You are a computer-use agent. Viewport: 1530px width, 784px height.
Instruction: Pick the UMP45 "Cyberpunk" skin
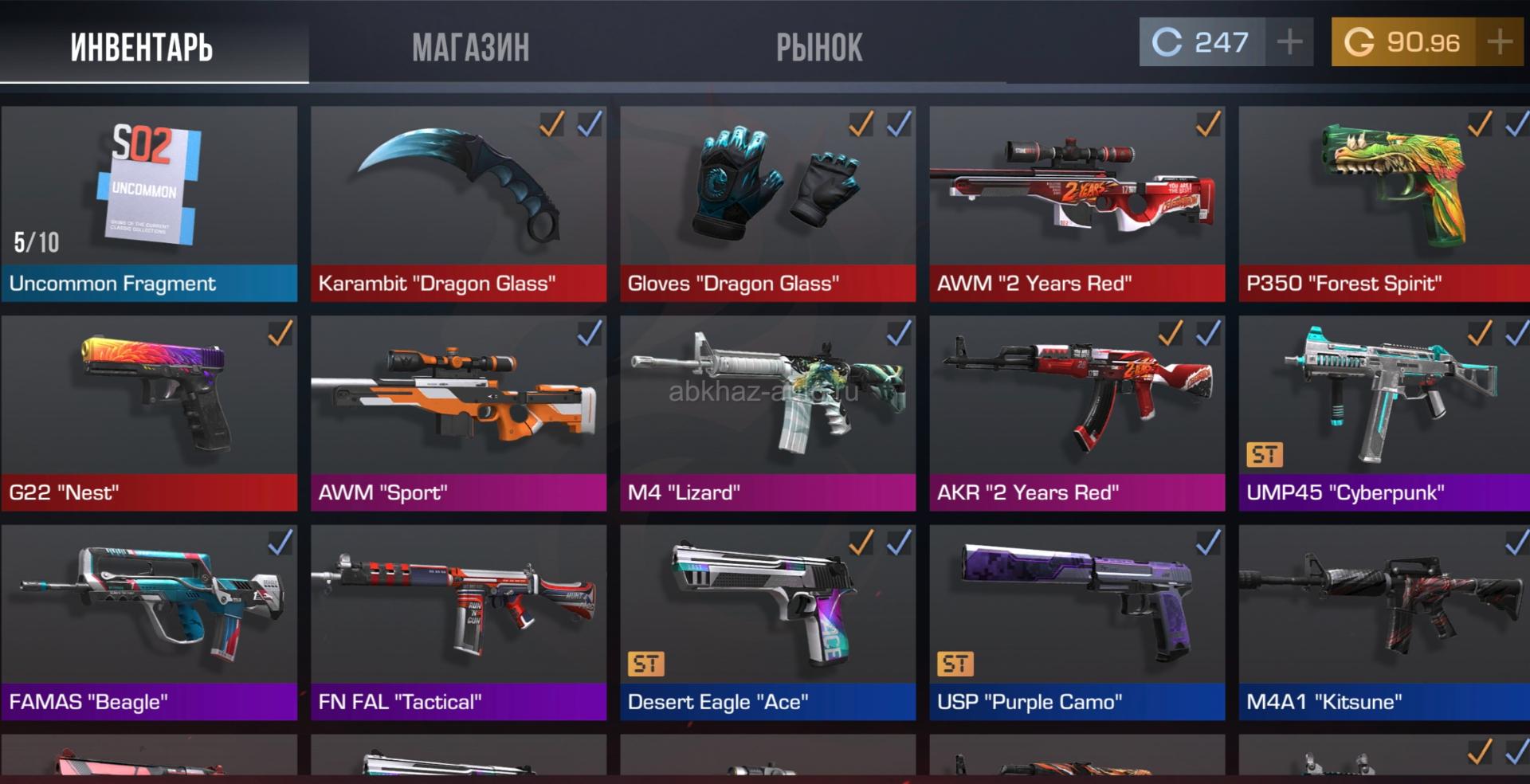click(1384, 413)
